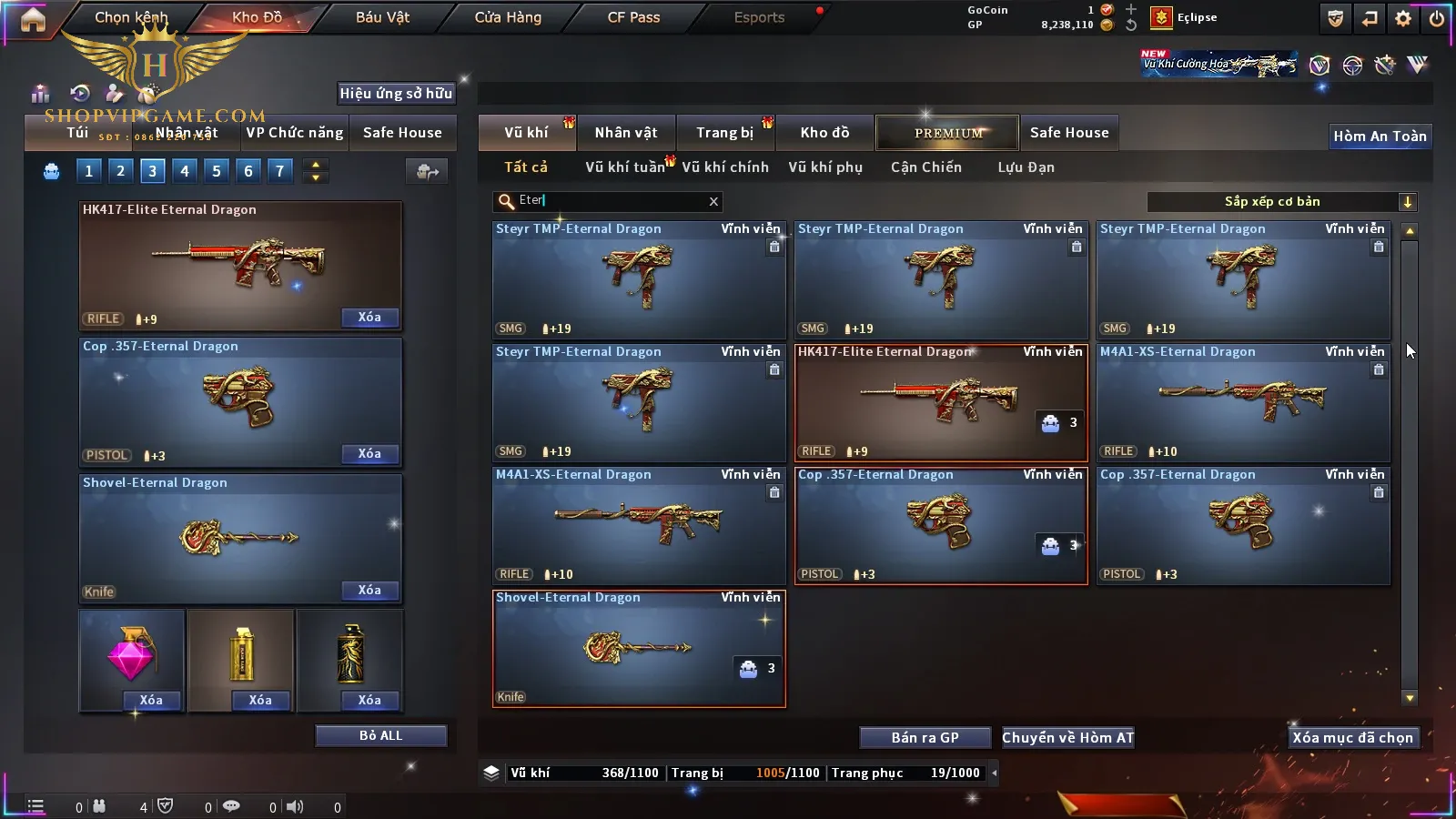Open settings gear icon

point(1403,18)
